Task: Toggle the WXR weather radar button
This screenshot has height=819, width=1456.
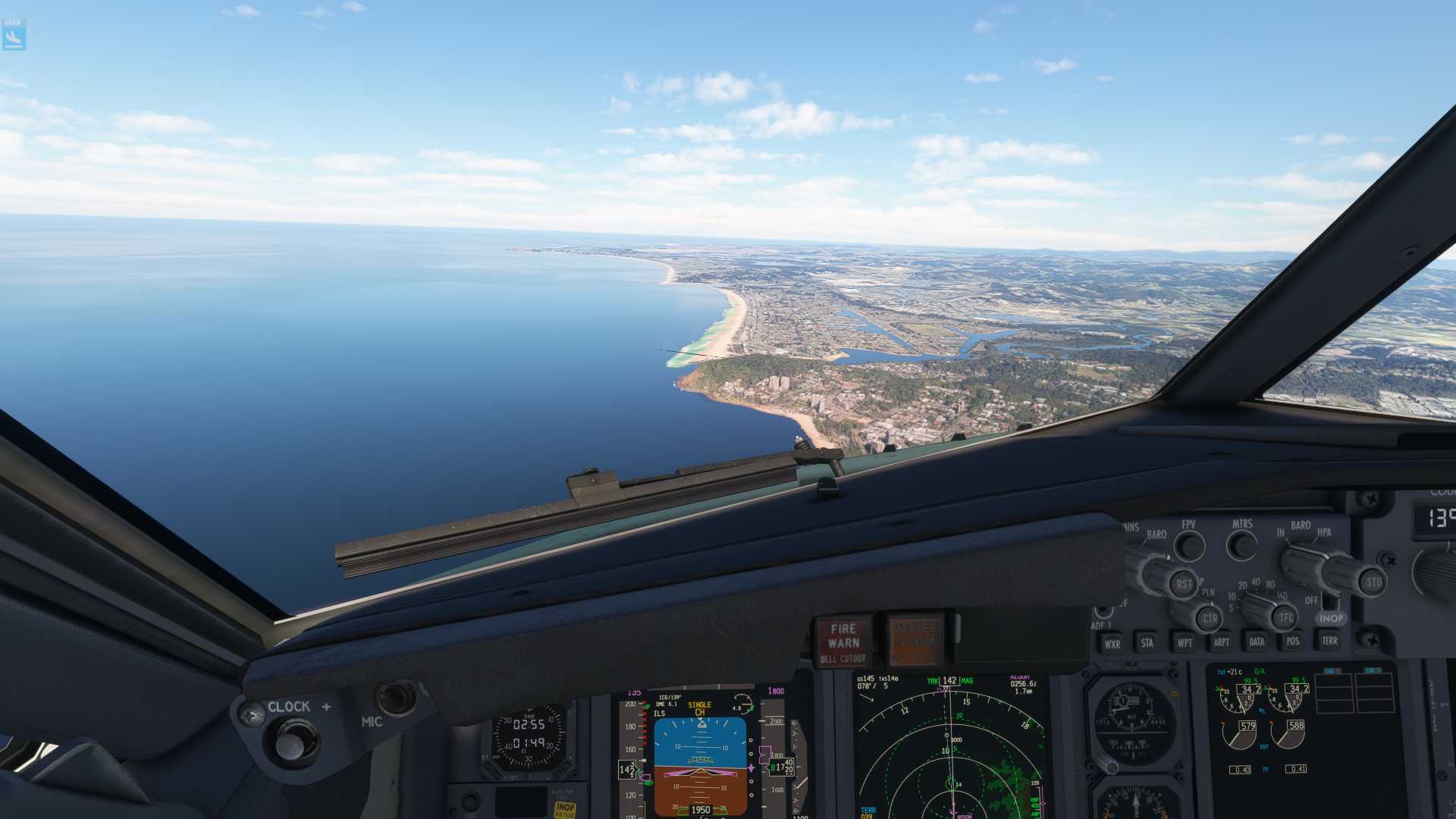Action: pyautogui.click(x=1112, y=644)
